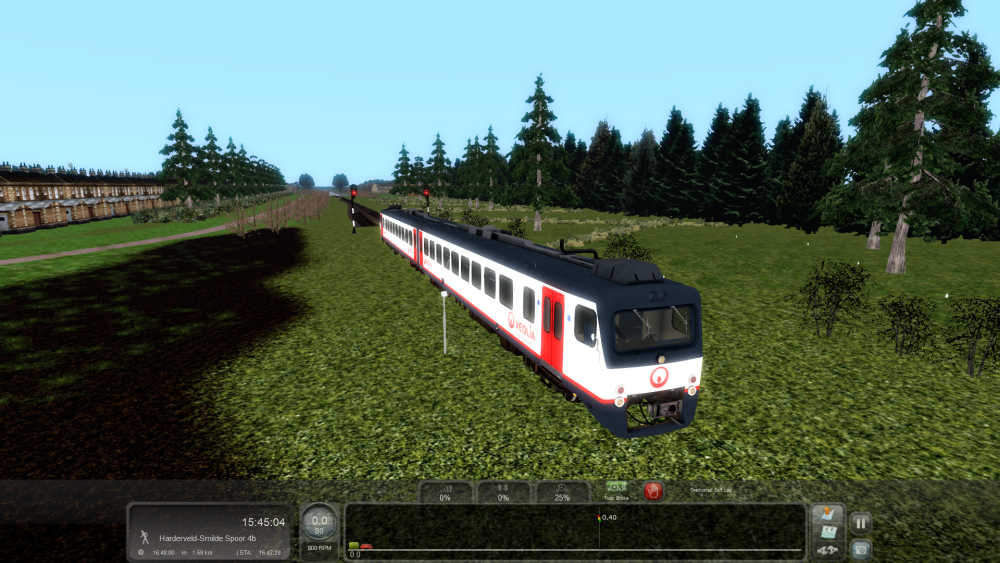Select the brake control showing 25%
Screen dimensions: 1000x563
click(x=562, y=492)
